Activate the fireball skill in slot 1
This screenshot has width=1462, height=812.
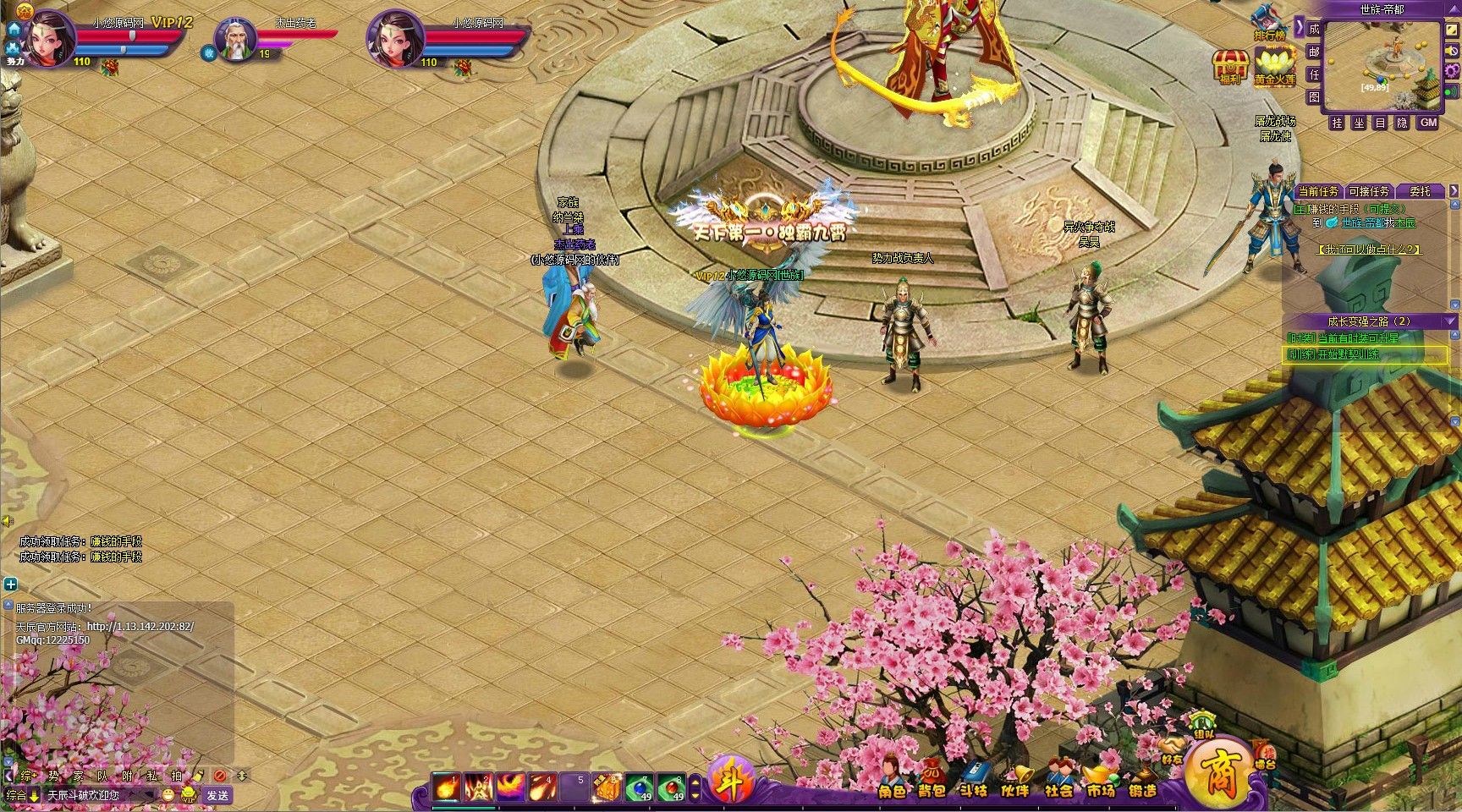pos(448,787)
